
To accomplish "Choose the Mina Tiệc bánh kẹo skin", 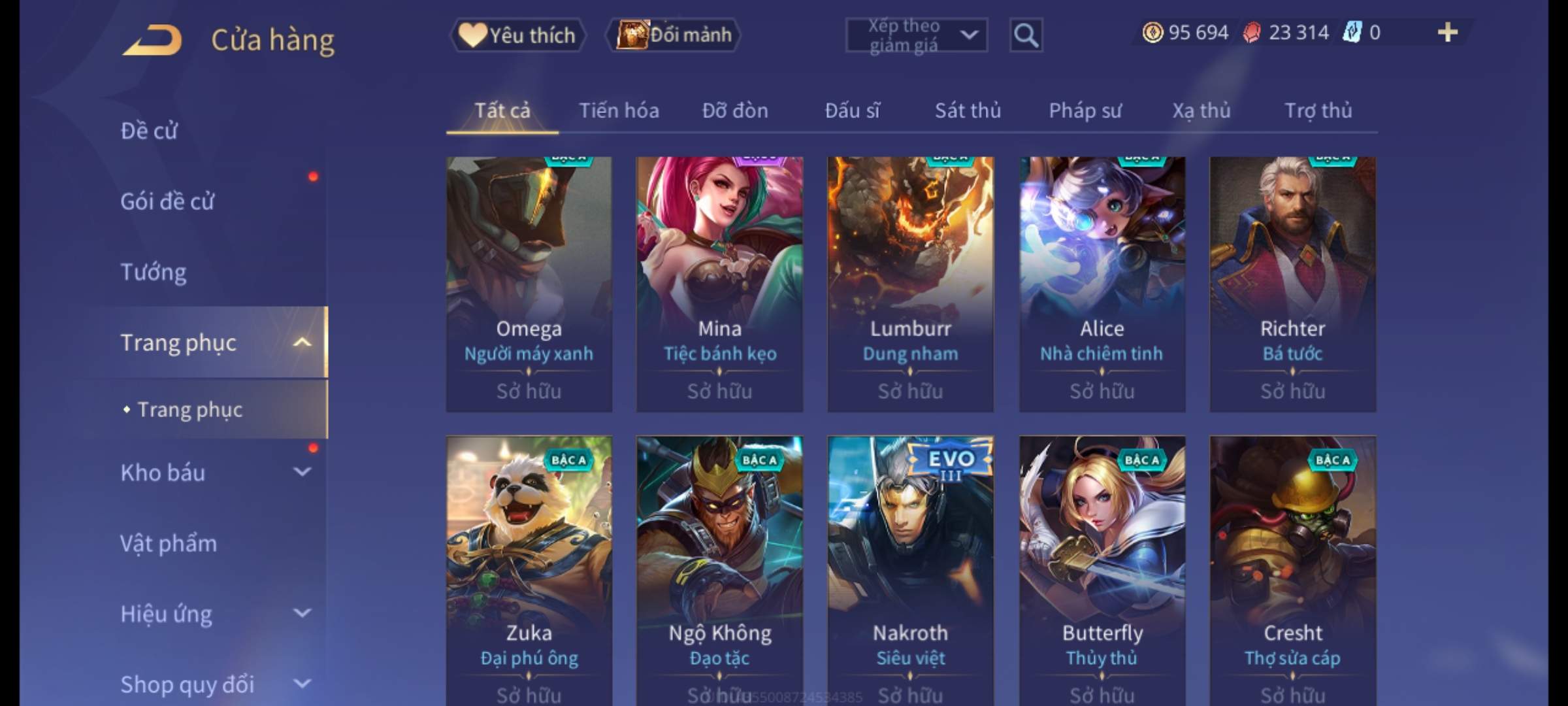I will (x=719, y=284).
